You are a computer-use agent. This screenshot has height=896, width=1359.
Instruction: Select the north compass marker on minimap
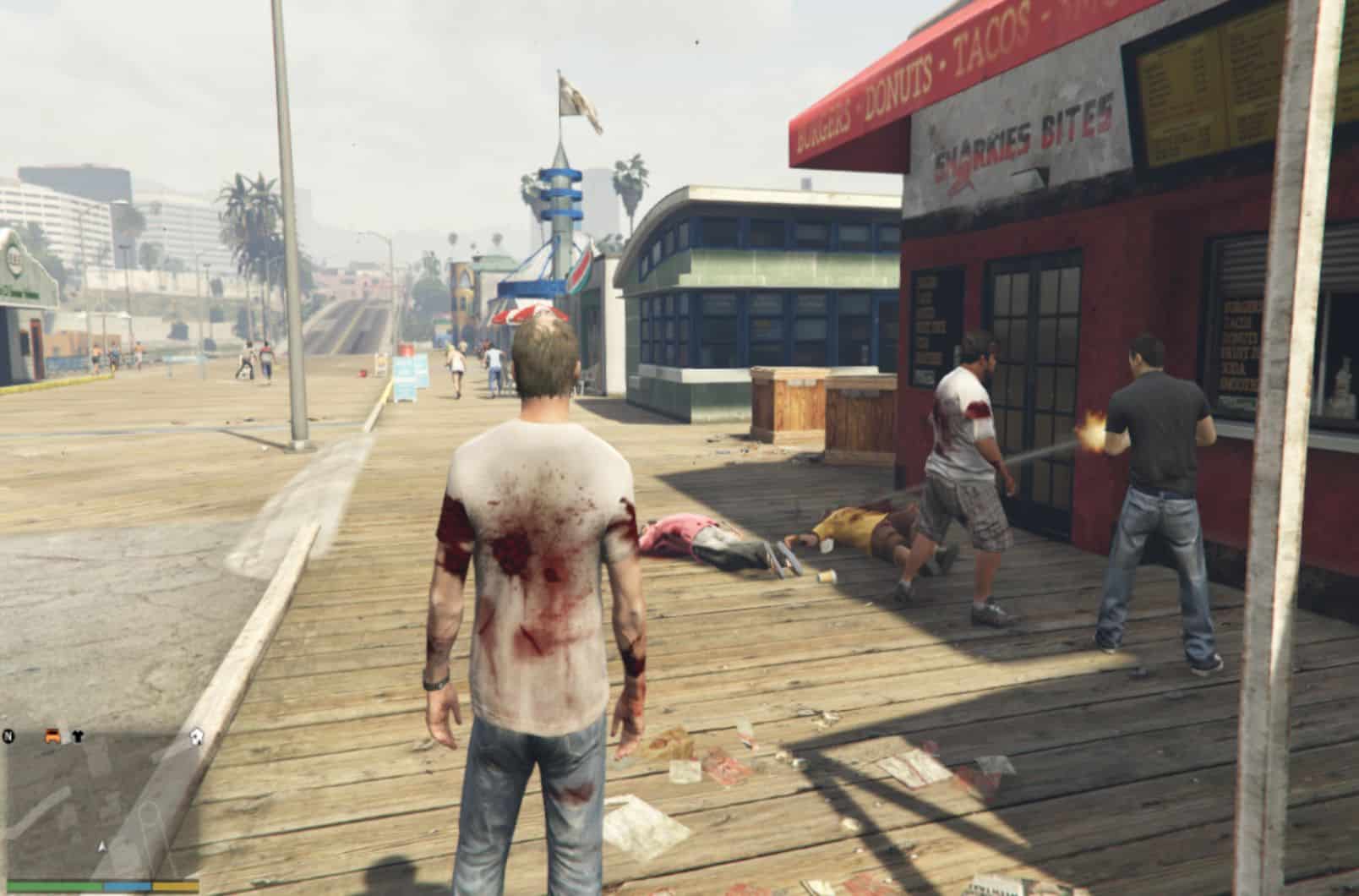[9, 735]
